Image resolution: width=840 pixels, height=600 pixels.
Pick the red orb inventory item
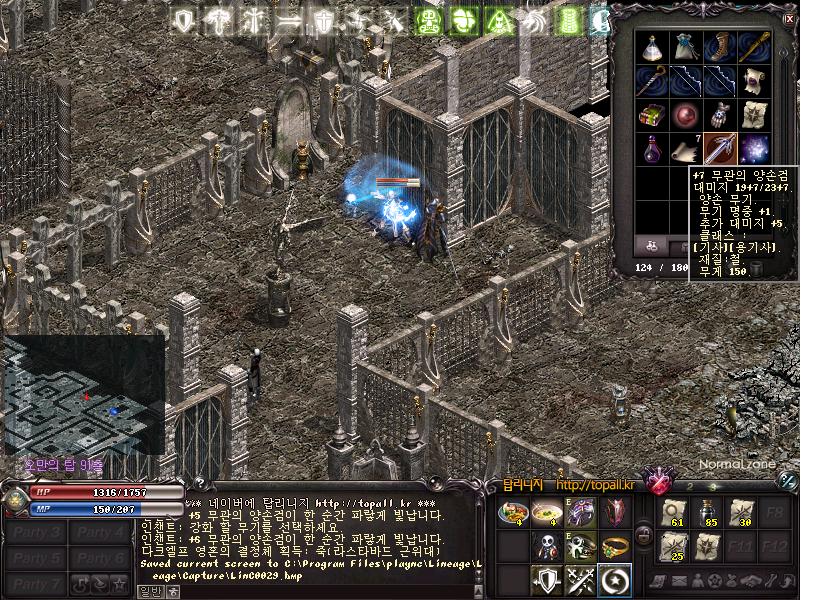tap(686, 115)
